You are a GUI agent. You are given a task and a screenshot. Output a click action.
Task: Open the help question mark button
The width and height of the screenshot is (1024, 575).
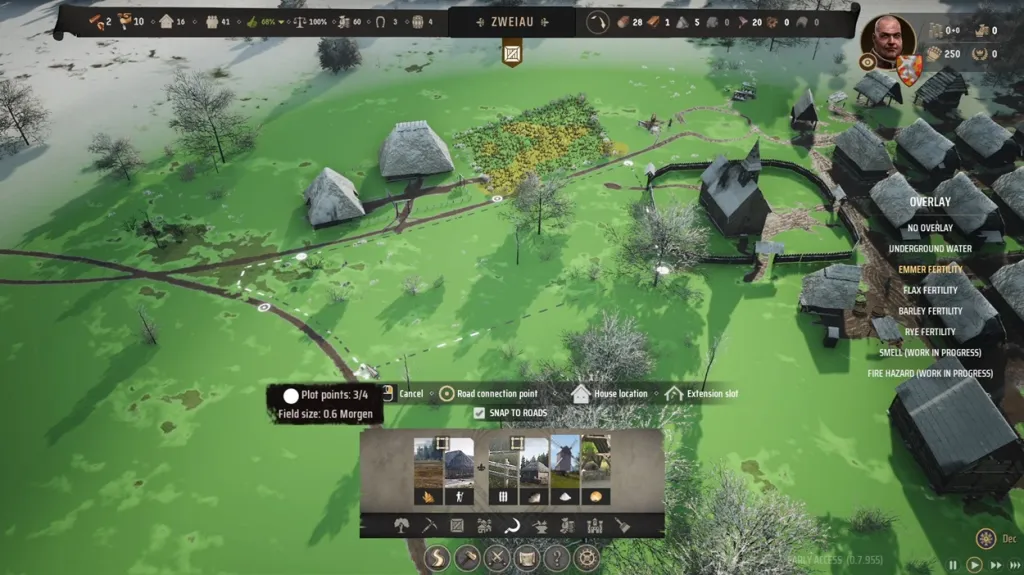556,559
